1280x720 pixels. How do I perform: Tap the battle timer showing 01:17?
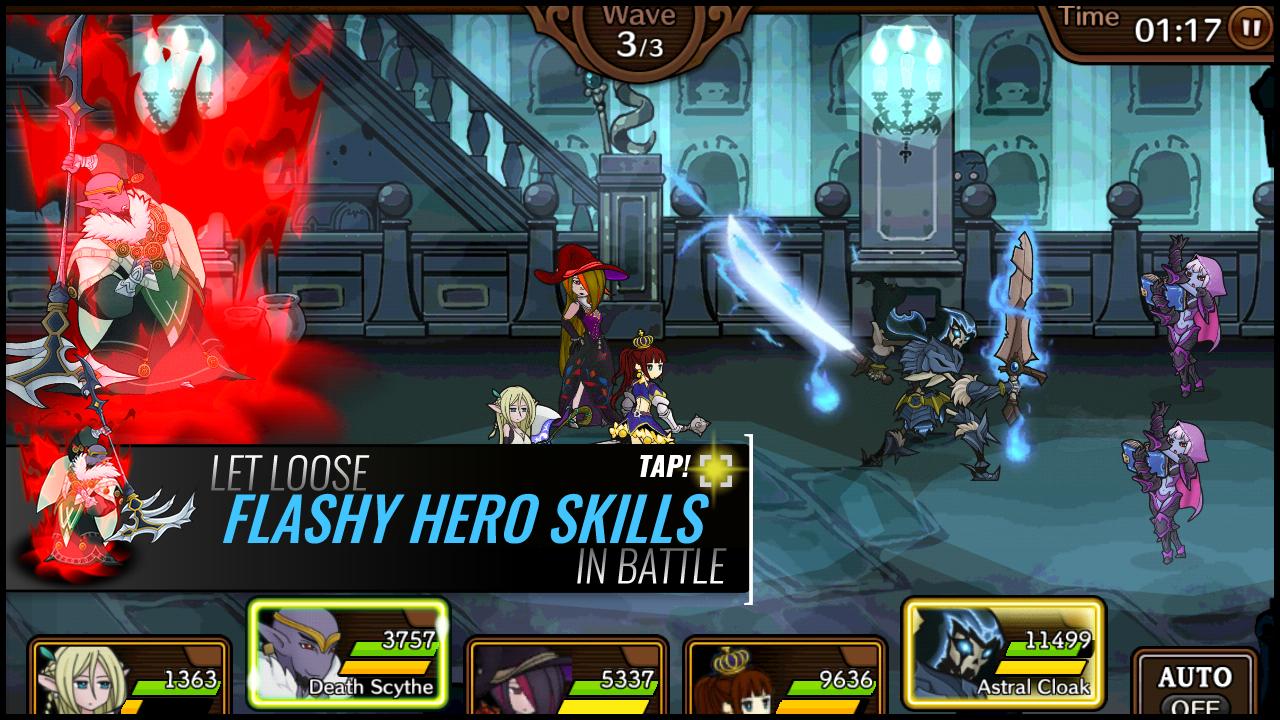1177,28
